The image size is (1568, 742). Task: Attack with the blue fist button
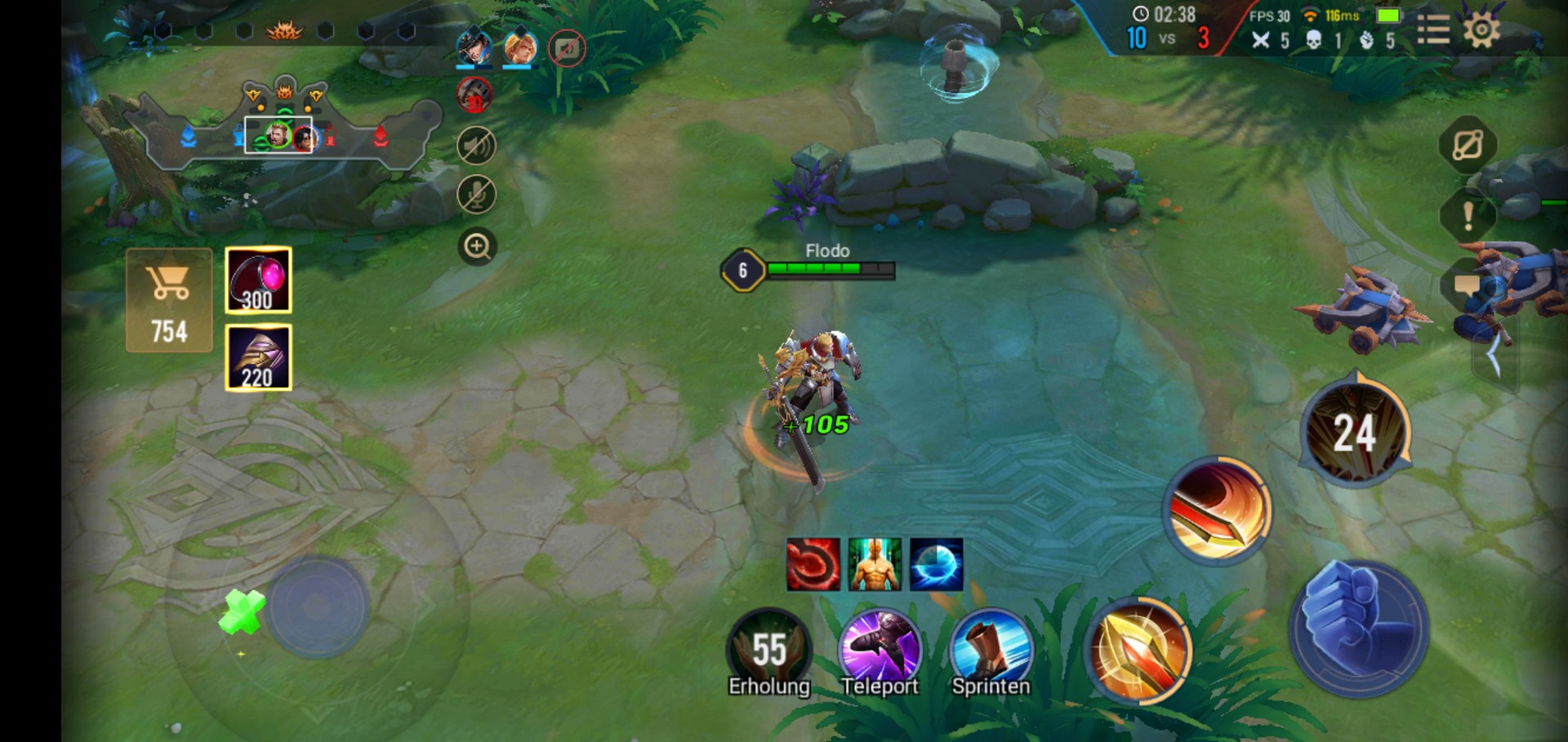click(x=1359, y=629)
